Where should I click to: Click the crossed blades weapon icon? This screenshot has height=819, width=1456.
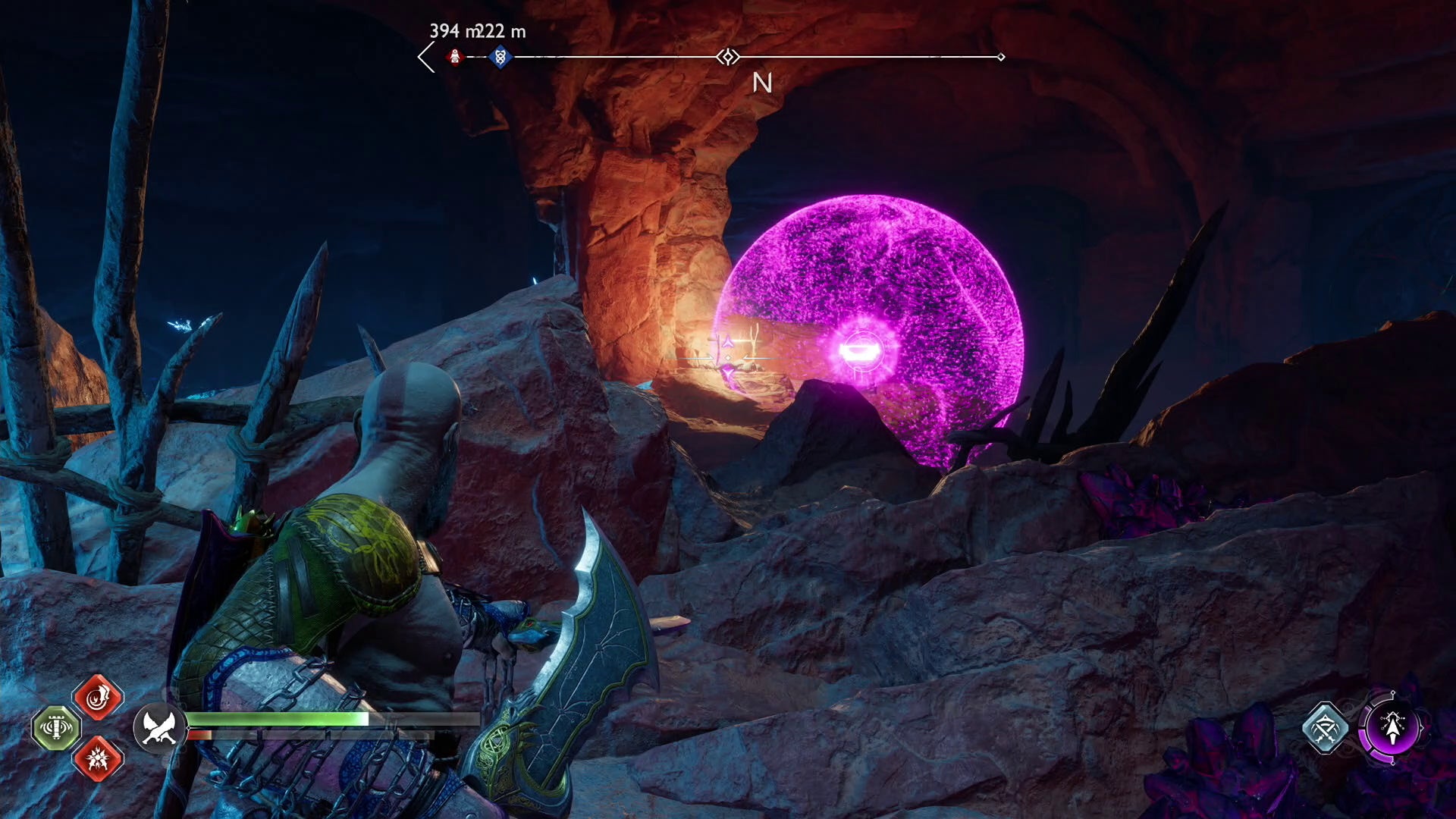pos(158,727)
